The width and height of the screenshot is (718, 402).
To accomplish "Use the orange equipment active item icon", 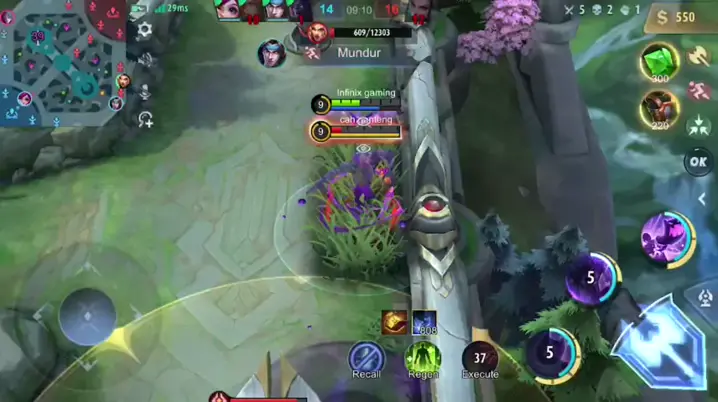I will [393, 322].
